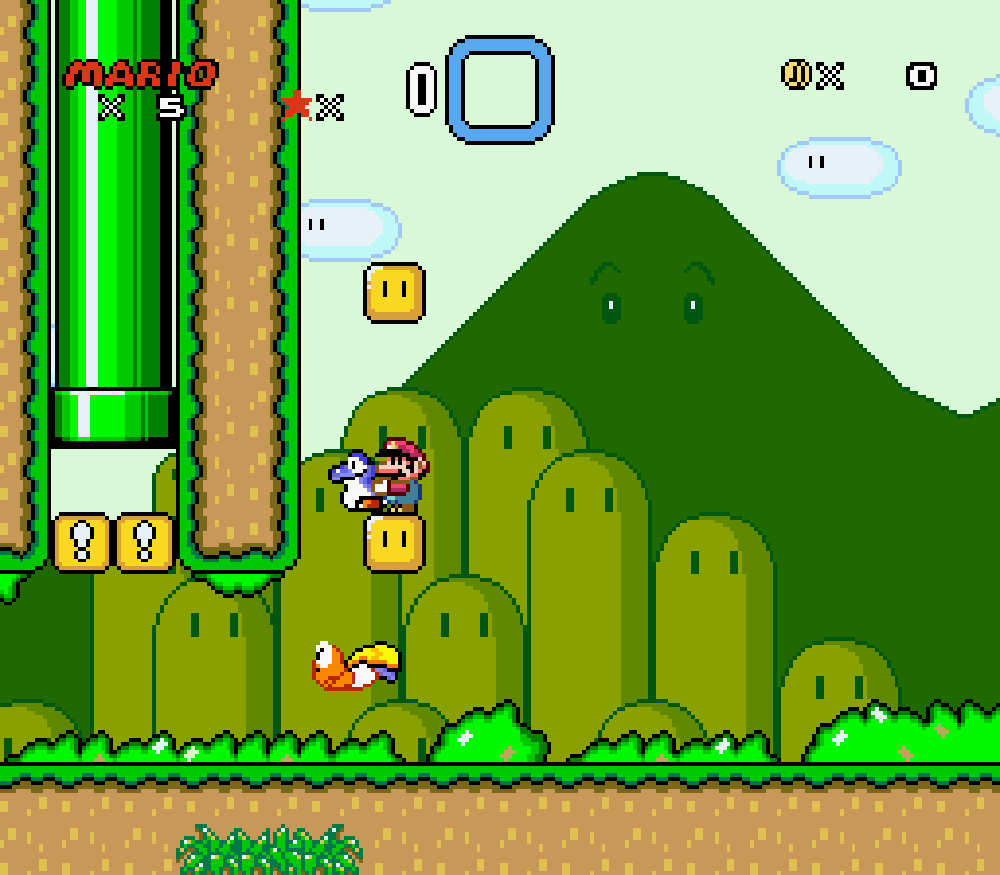Select the blue reserve item box
The image size is (1000, 875).
pyautogui.click(x=499, y=89)
